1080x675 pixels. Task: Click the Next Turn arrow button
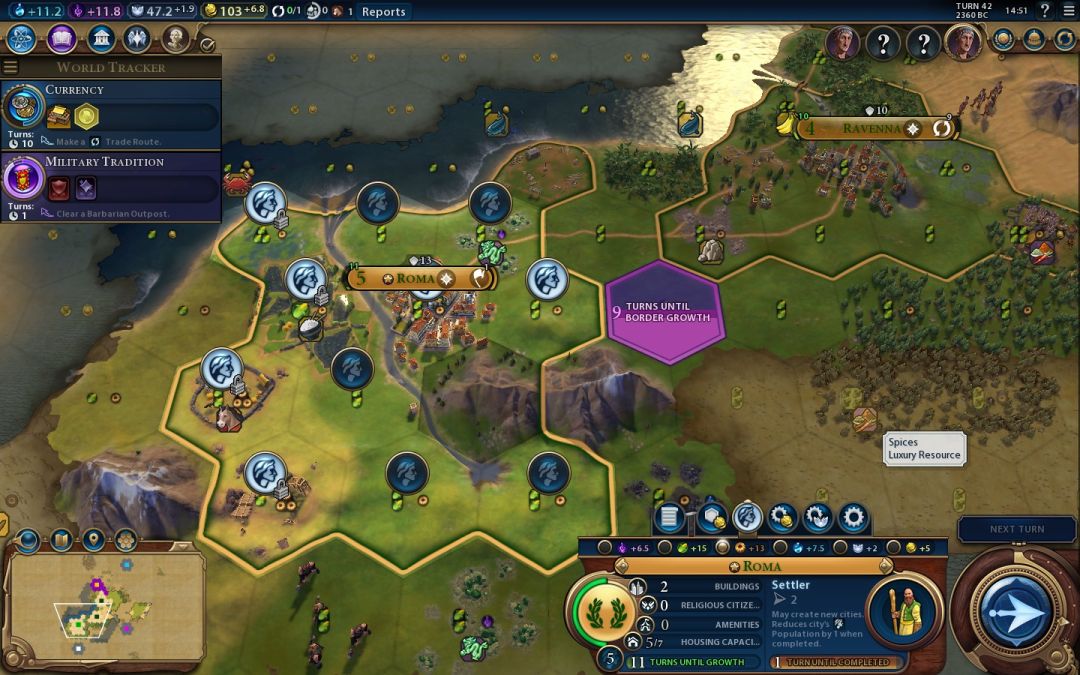click(1016, 610)
